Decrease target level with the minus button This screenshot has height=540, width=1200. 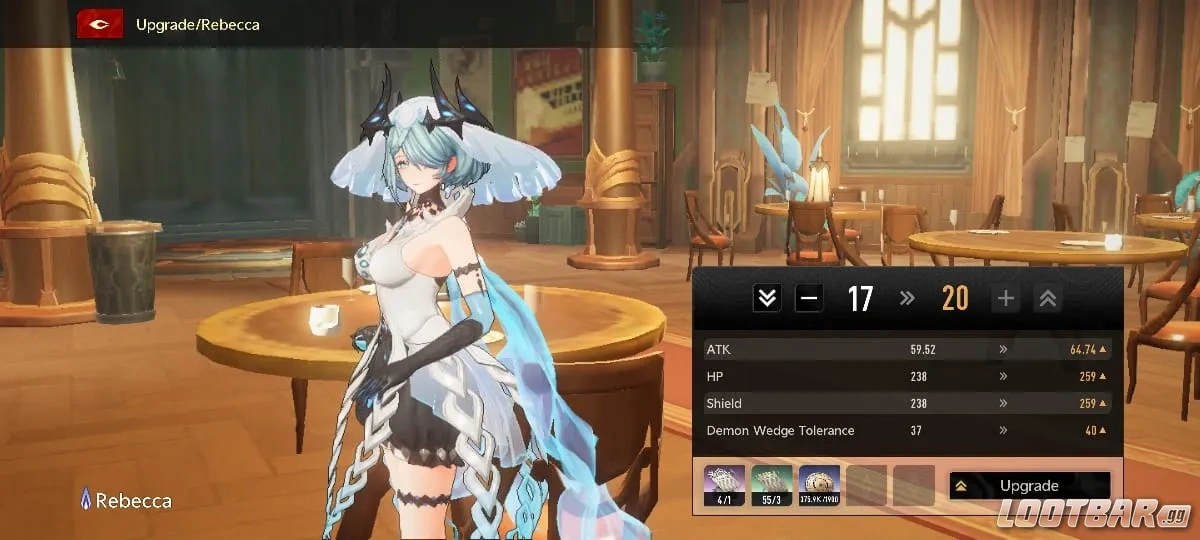pos(810,298)
